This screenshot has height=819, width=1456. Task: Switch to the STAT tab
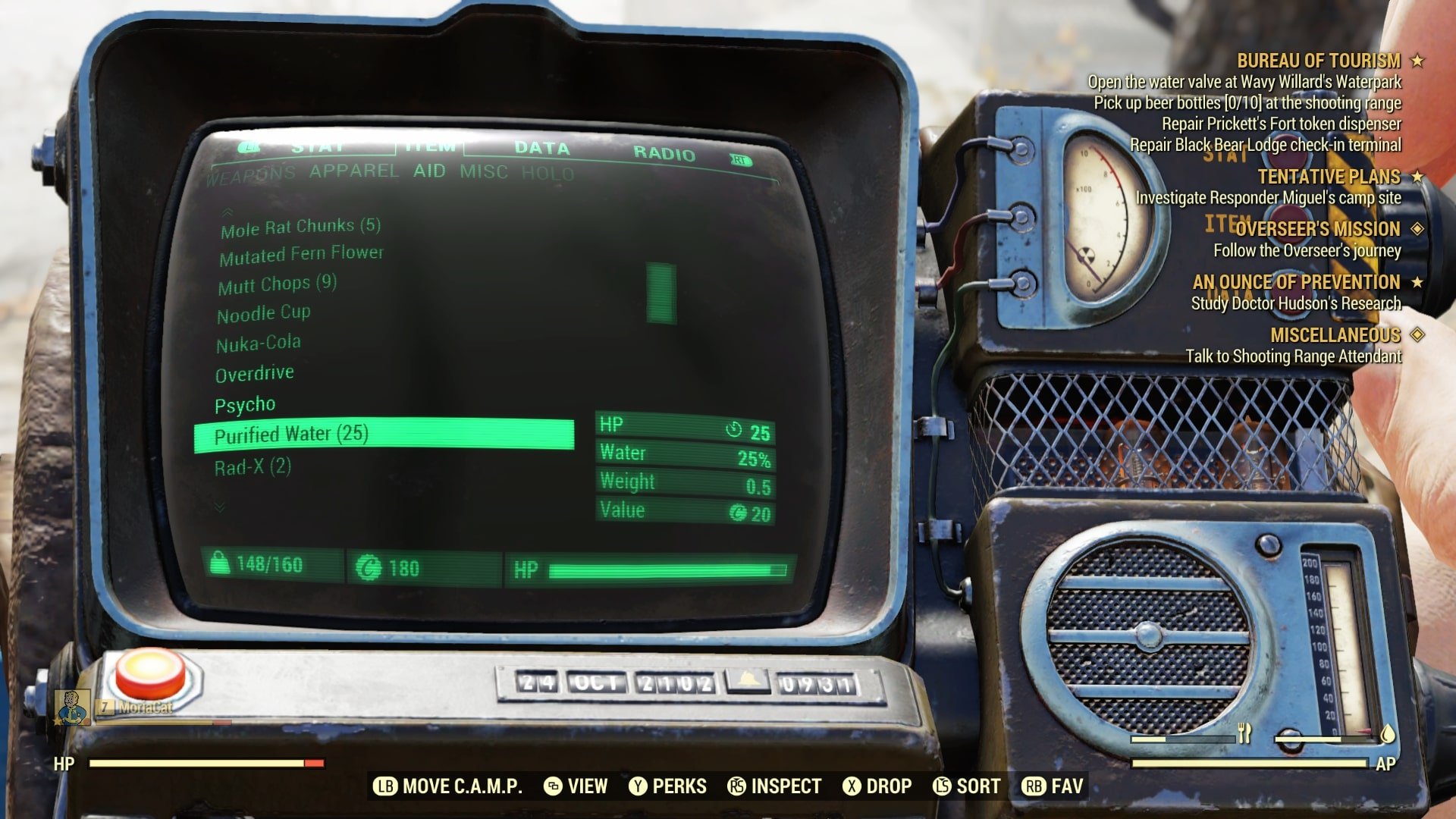pyautogui.click(x=317, y=147)
